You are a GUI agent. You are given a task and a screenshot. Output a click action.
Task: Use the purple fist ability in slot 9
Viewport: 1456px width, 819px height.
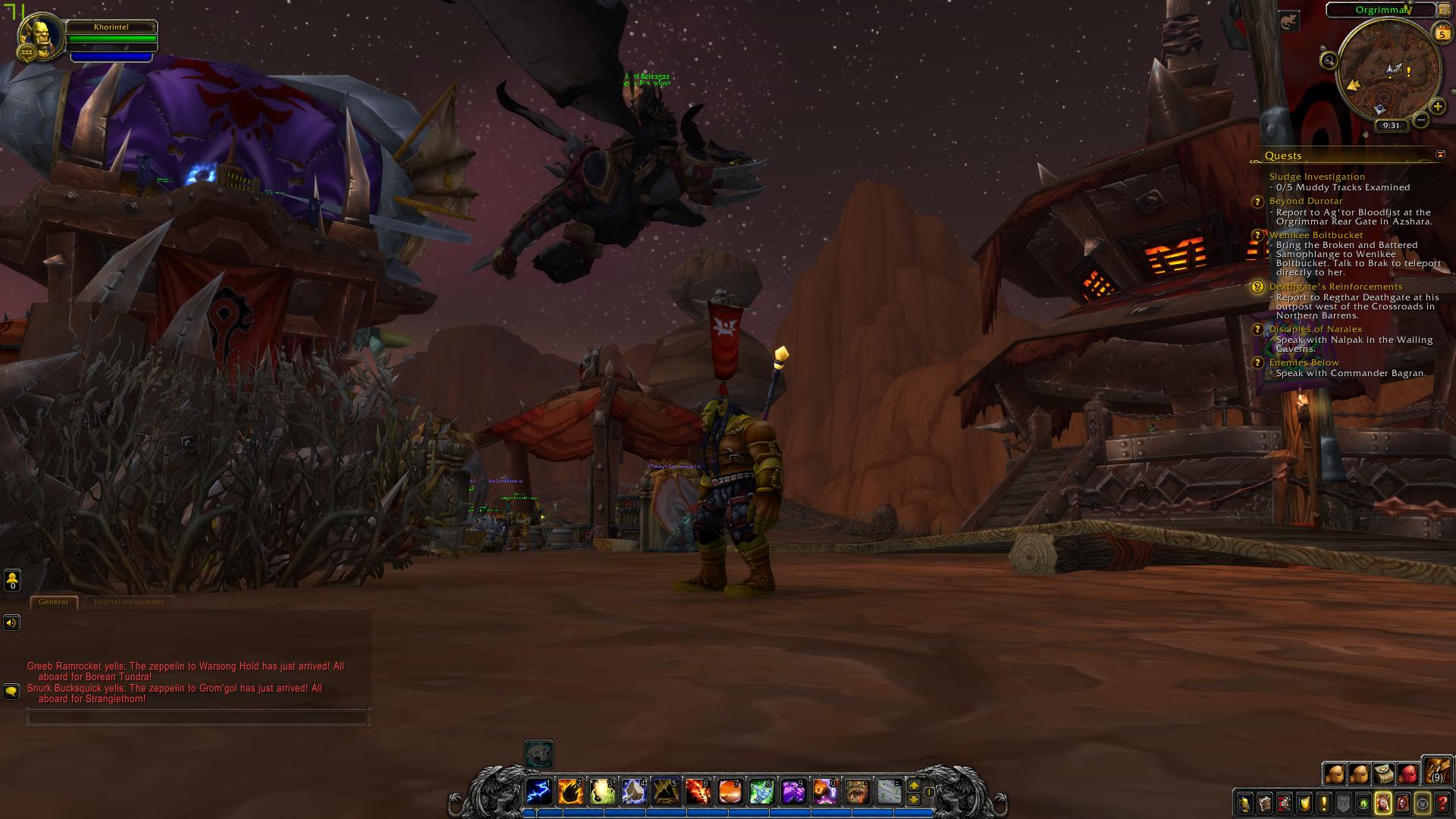[793, 792]
